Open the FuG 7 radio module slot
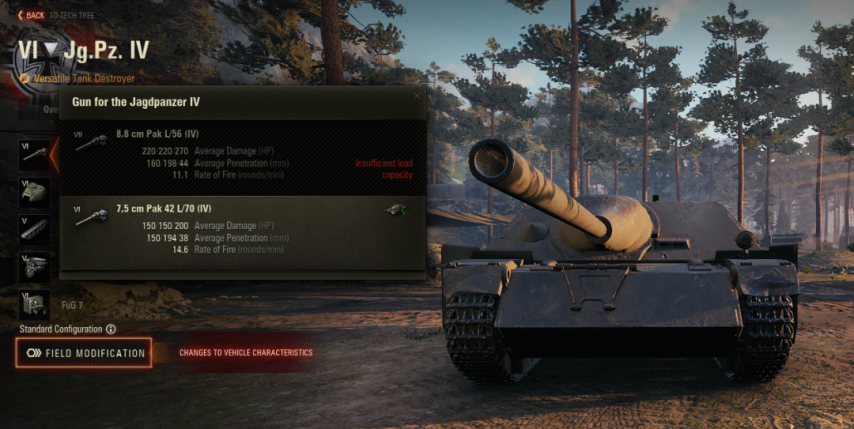The image size is (854, 429). 34,302
